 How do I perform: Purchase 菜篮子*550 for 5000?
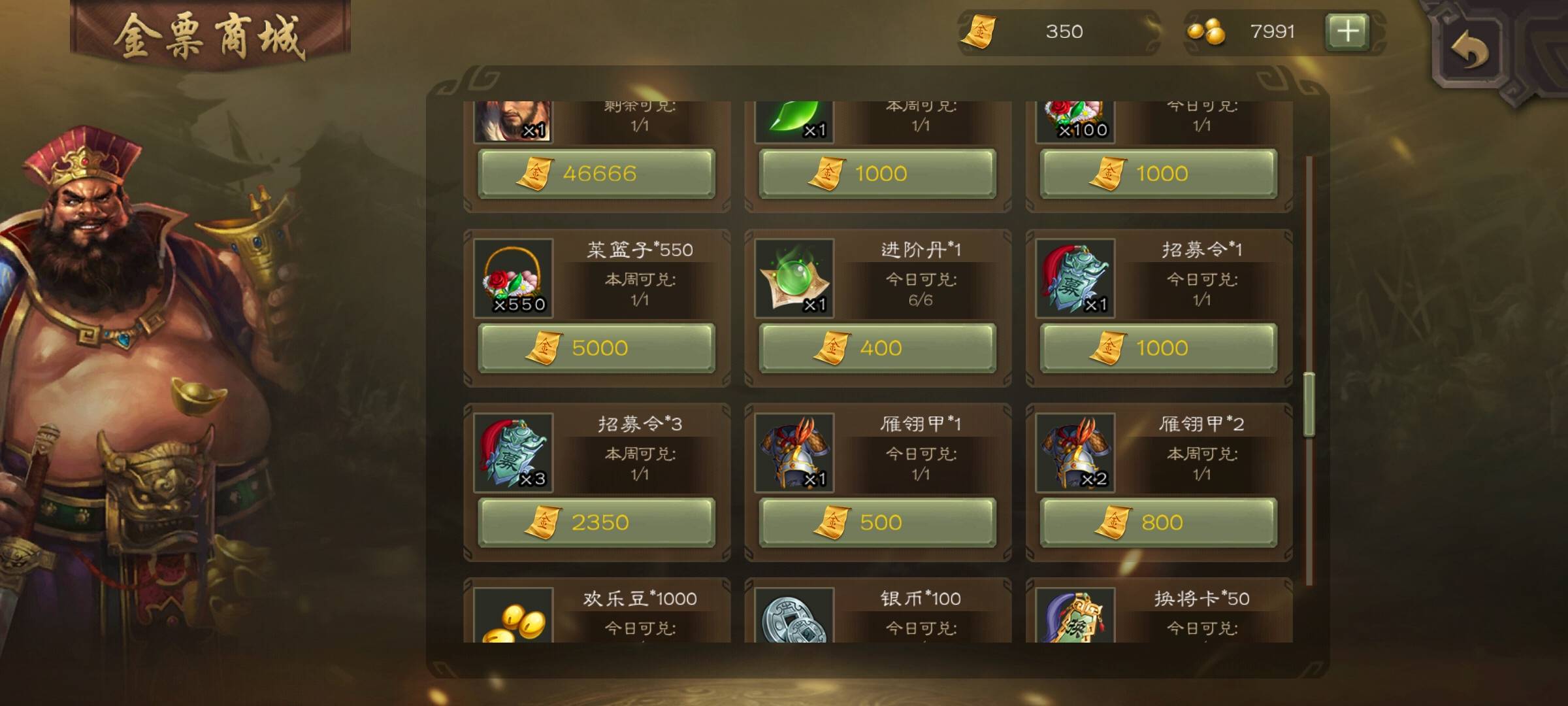coord(596,348)
